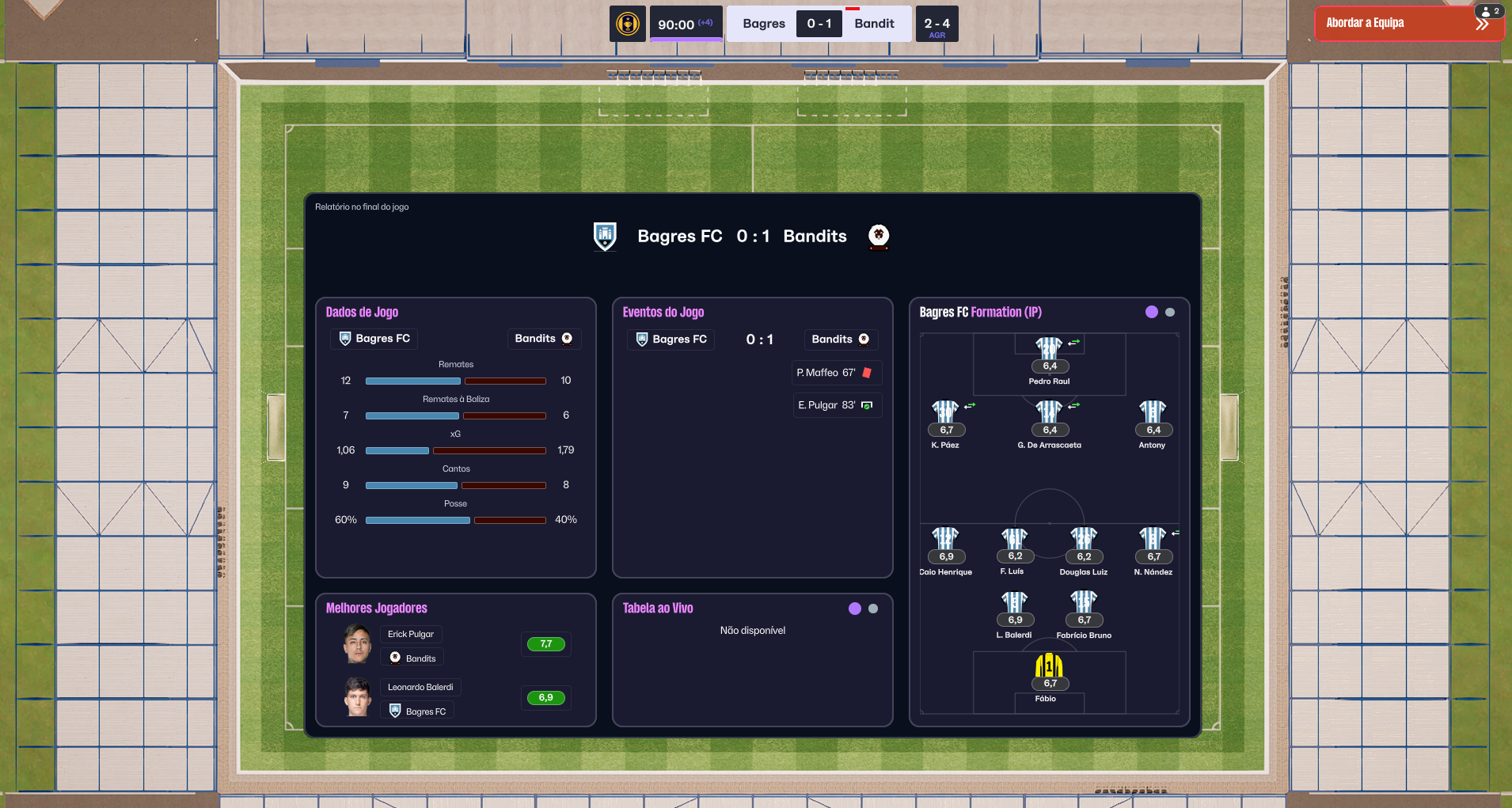Open Erick Pulgar's best player entry
The height and width of the screenshot is (808, 1512).
(411, 634)
